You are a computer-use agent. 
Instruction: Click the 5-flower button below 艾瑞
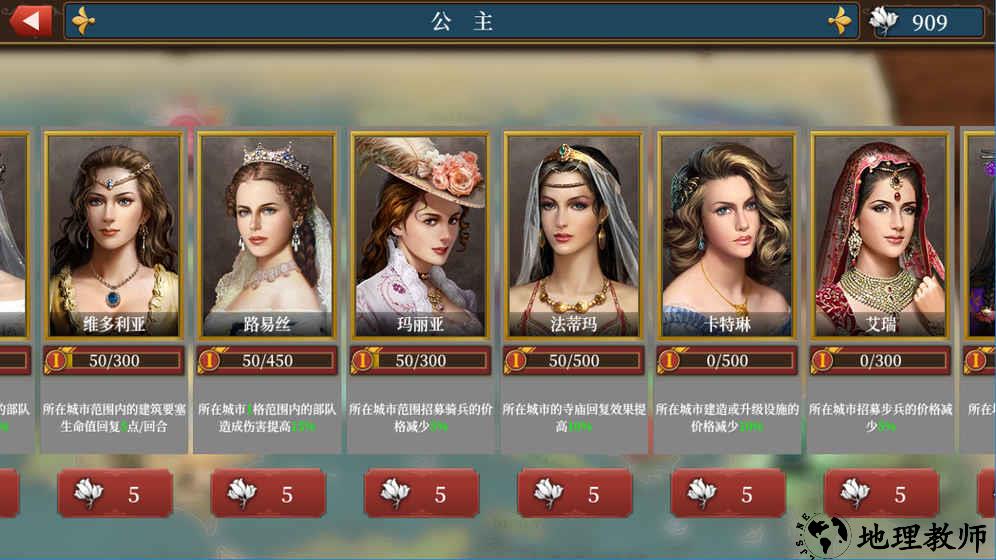tap(880, 494)
